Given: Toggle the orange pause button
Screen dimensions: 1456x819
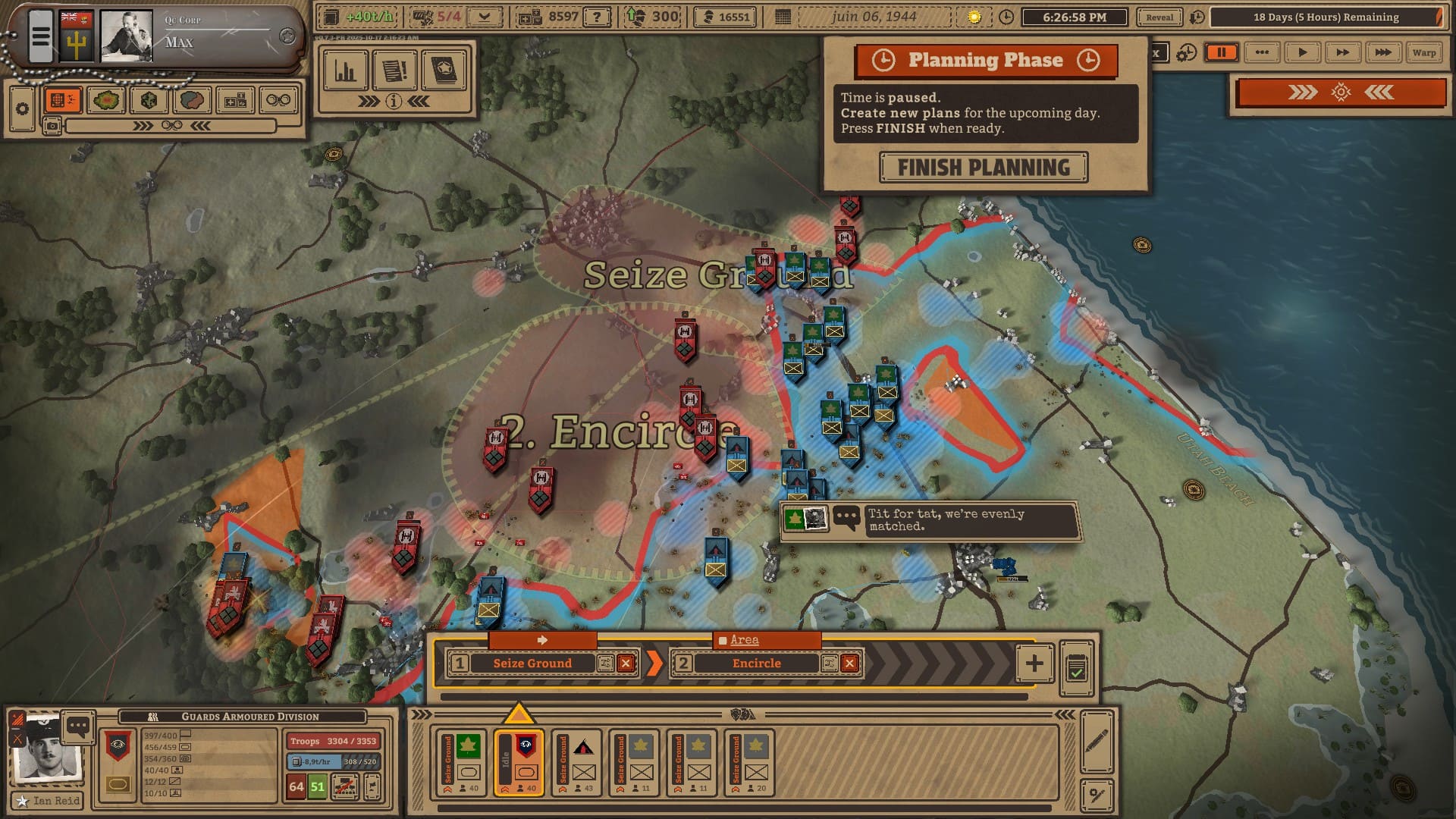Looking at the screenshot, I should 1222,52.
